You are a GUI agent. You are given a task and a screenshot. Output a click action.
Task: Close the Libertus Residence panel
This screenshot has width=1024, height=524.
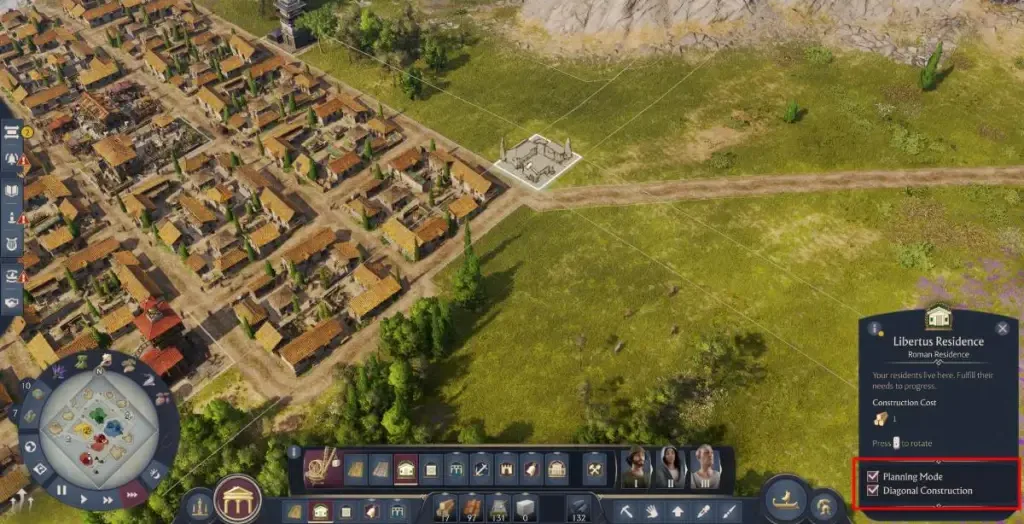[x=1002, y=328]
